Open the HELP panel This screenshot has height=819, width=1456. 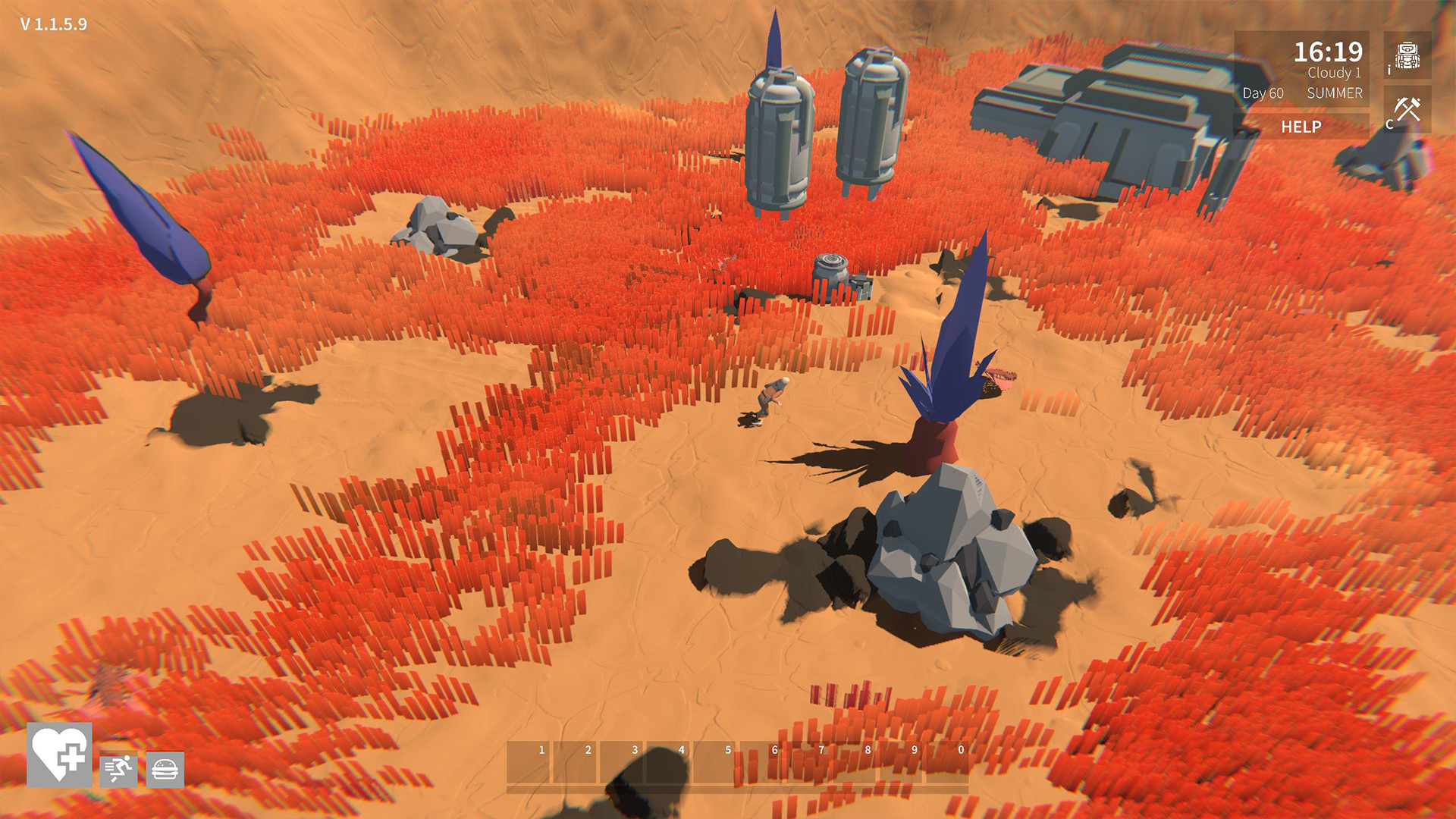click(1301, 127)
